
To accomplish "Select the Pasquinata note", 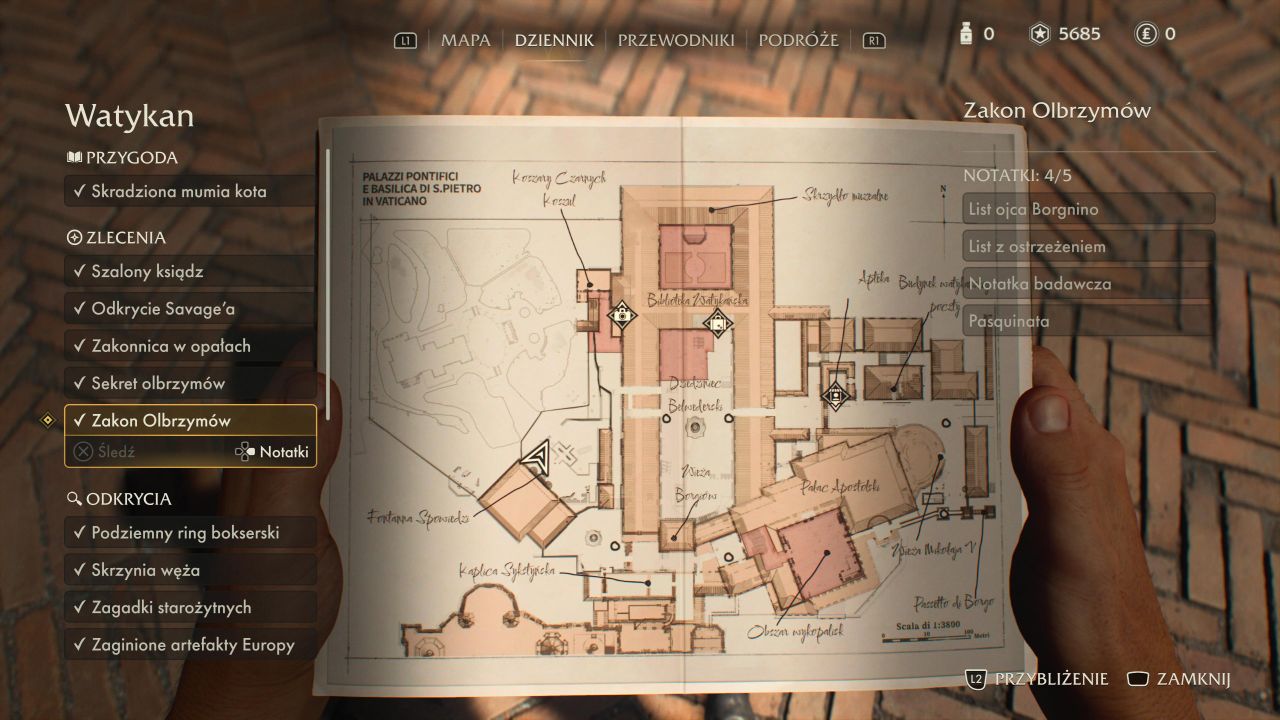I will (1088, 321).
